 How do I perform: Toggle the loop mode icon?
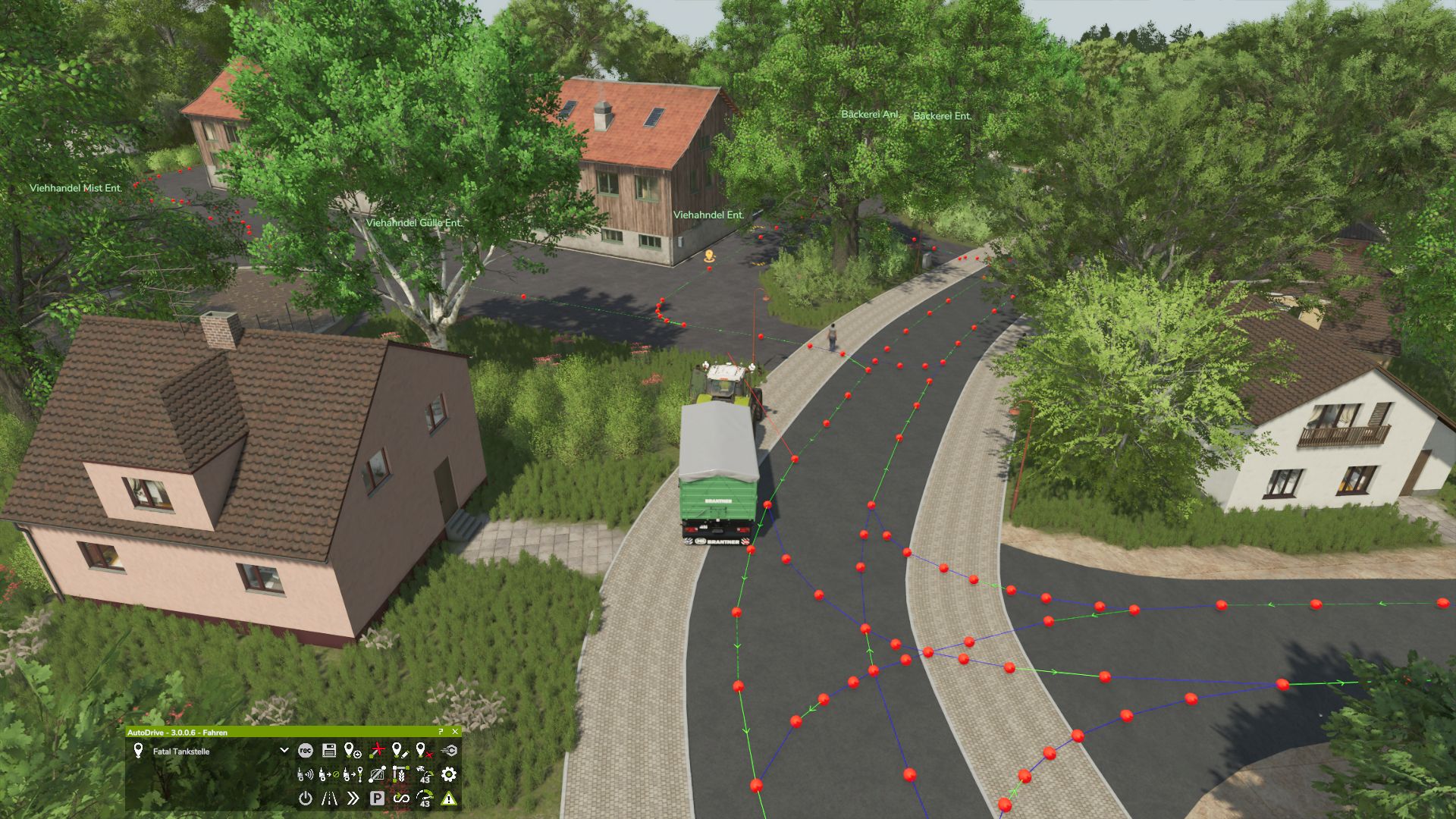[x=400, y=798]
